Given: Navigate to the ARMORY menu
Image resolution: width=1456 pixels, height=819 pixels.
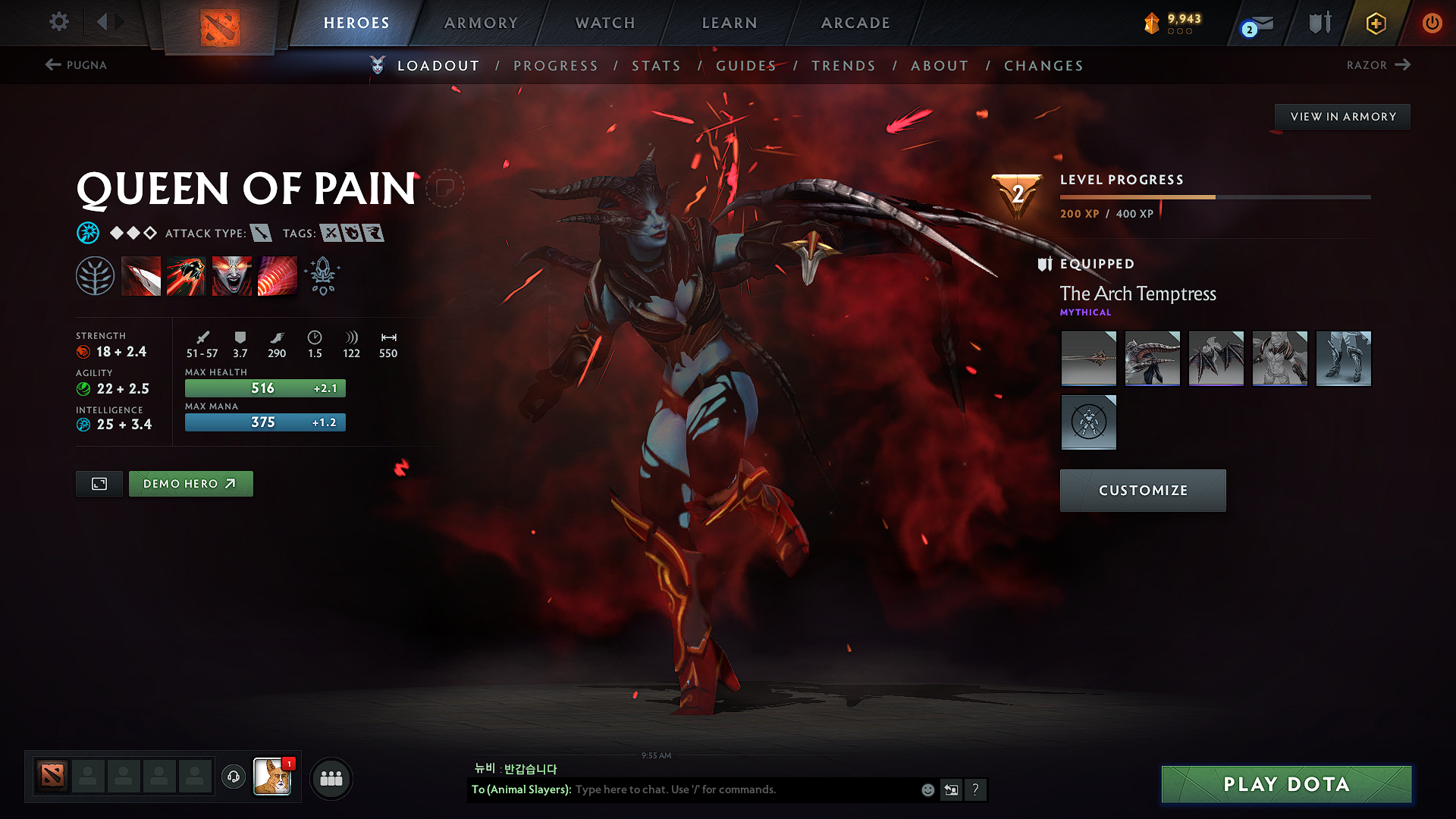Looking at the screenshot, I should pos(481,23).
